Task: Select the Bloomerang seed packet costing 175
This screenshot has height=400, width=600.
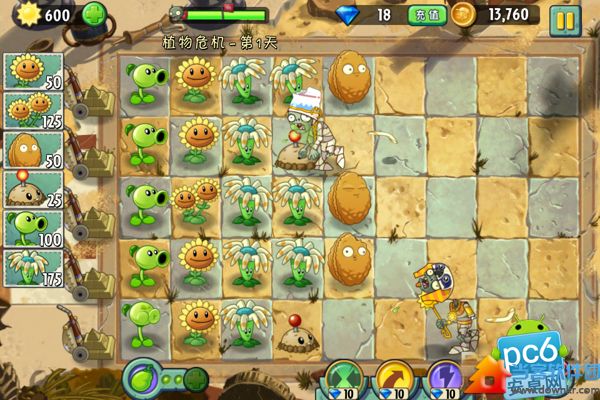Action: 33,268
